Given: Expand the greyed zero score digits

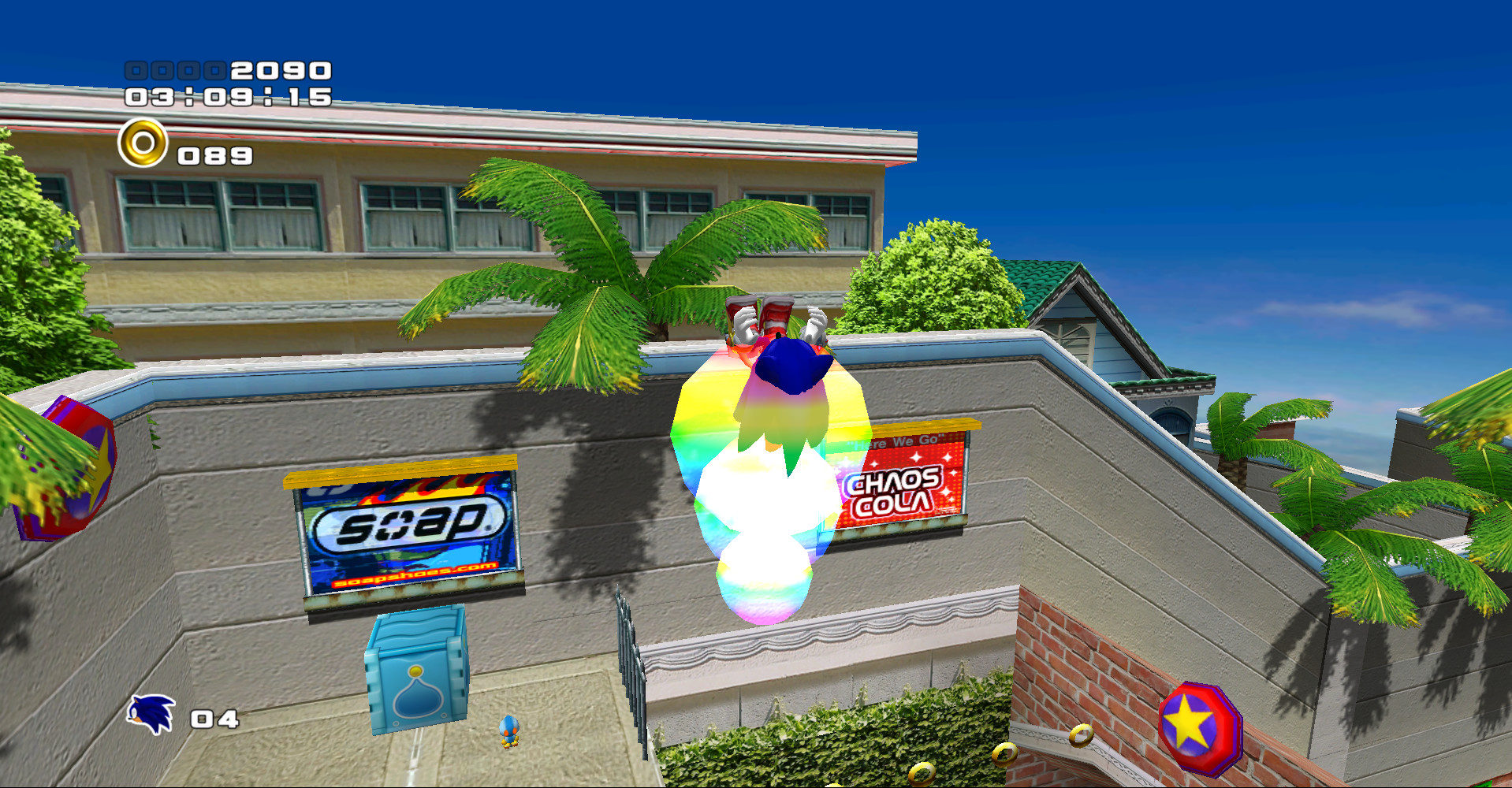Looking at the screenshot, I should 177,69.
